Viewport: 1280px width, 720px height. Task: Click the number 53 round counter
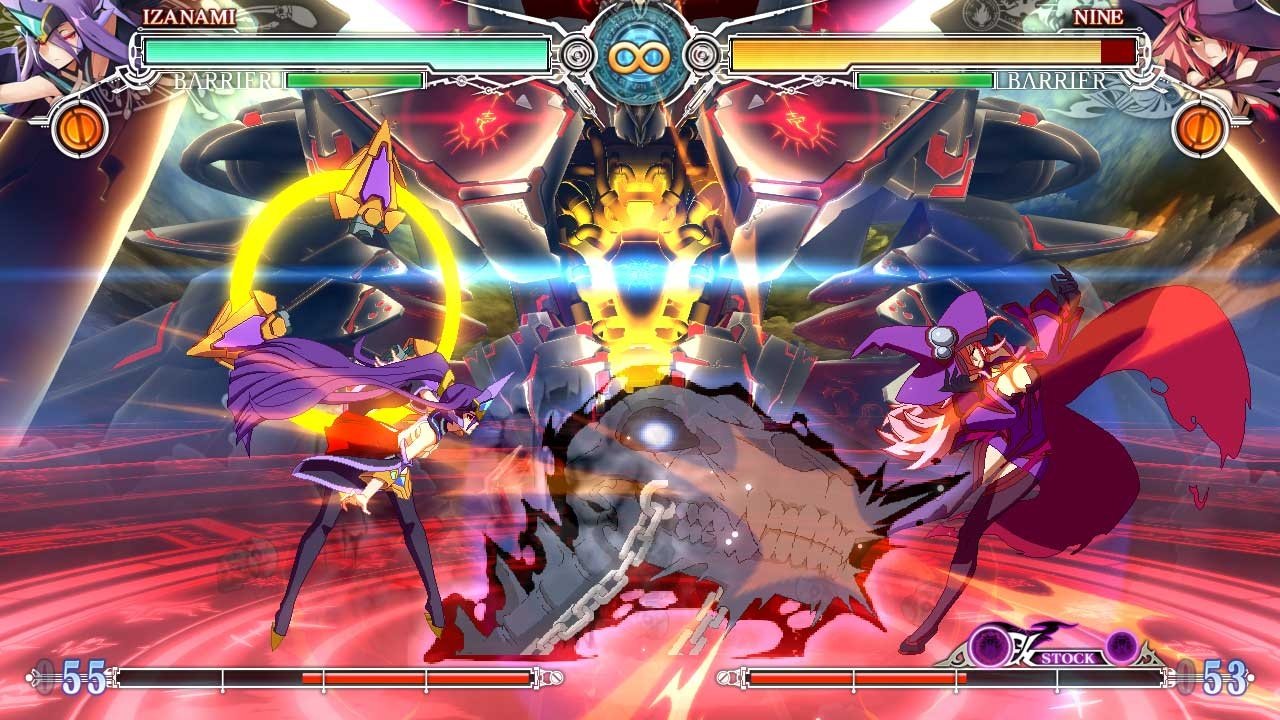pyautogui.click(x=1223, y=678)
